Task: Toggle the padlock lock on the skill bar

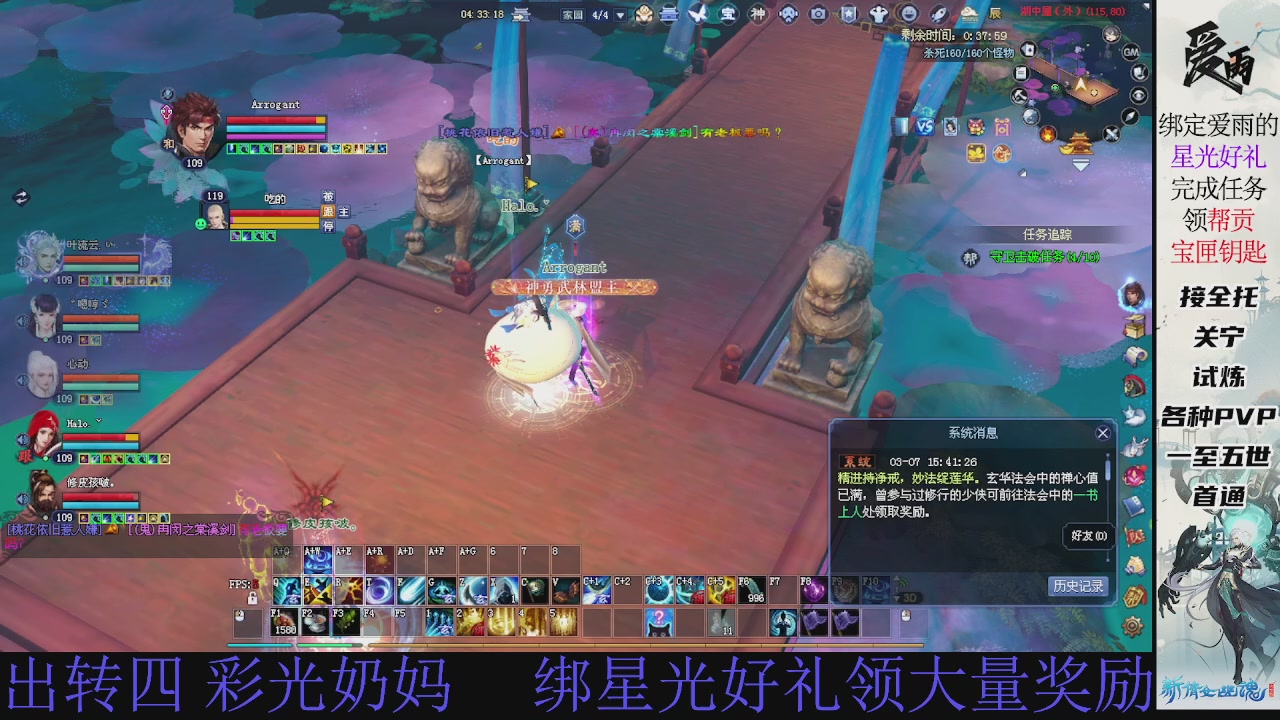Action: click(x=252, y=598)
